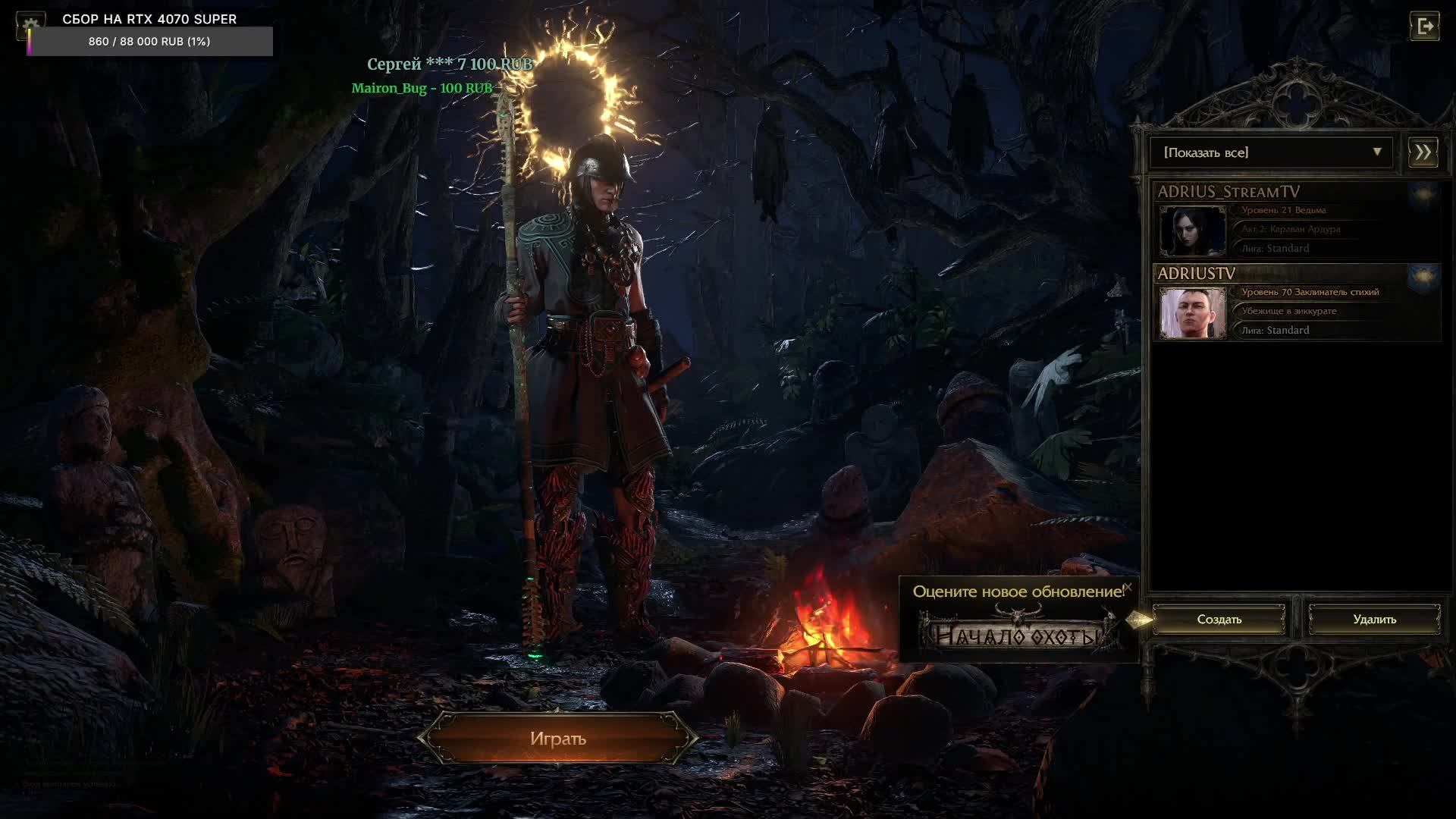Open settings with the gear icon

(30, 25)
